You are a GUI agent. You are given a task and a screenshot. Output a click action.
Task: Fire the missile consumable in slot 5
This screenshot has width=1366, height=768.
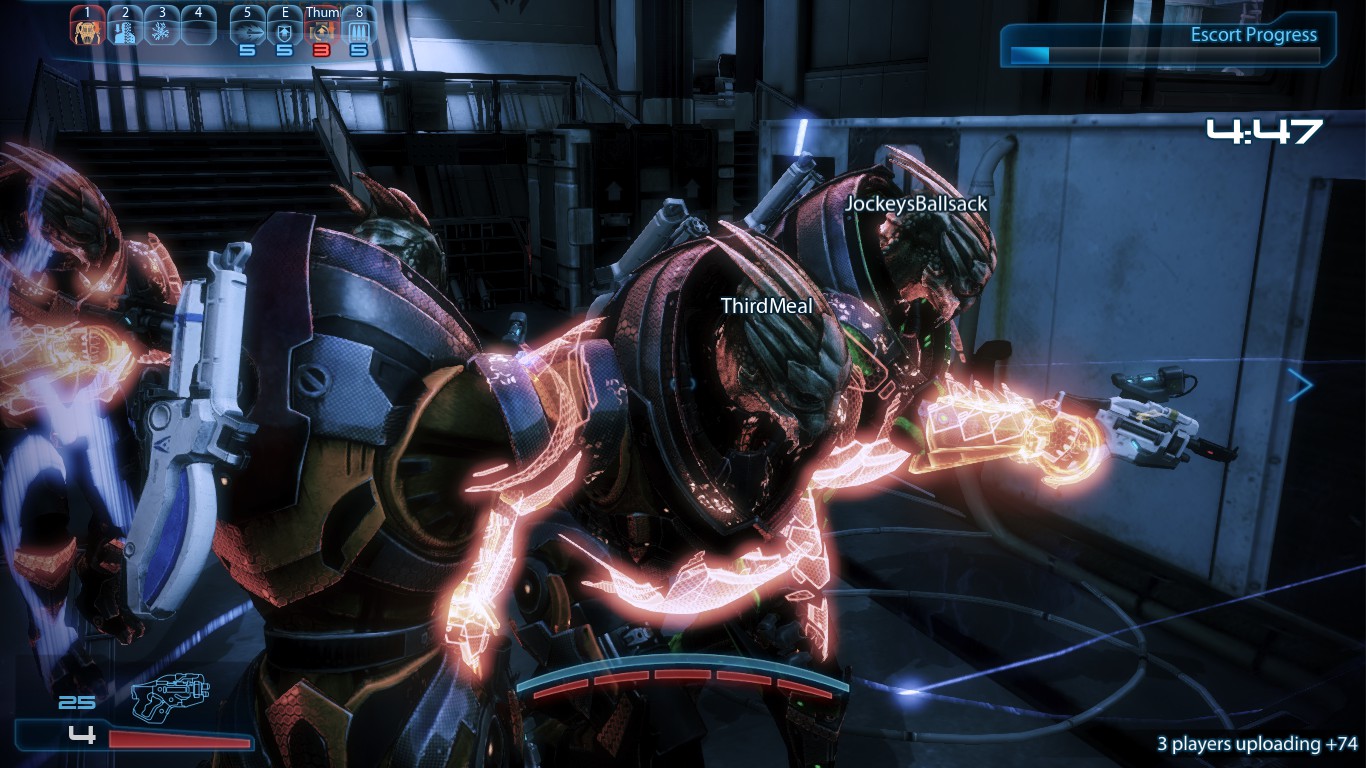tap(248, 28)
